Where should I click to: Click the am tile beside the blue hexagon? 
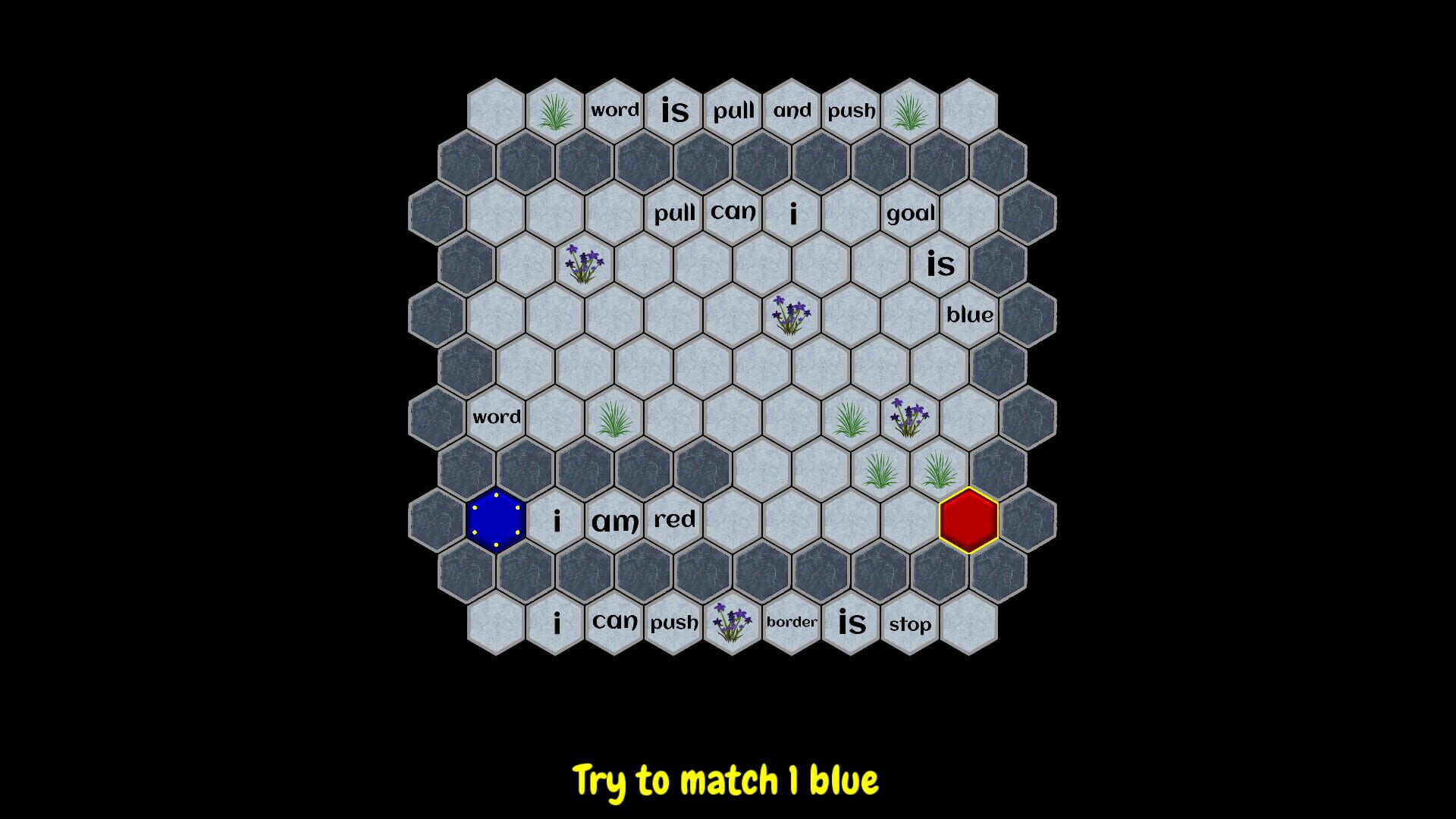click(x=615, y=520)
